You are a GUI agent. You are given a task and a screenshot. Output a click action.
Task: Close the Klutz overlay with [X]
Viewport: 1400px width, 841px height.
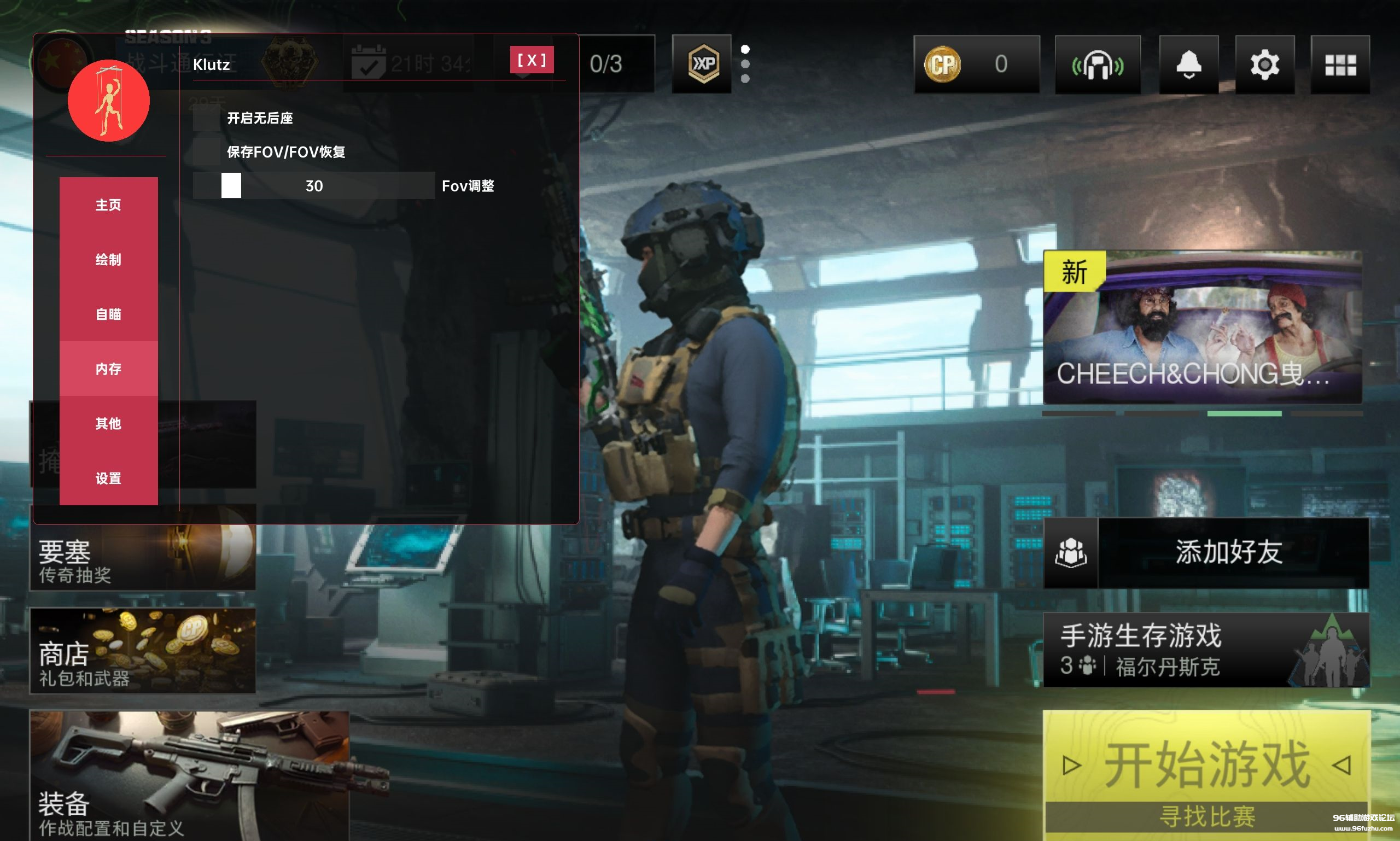(531, 60)
